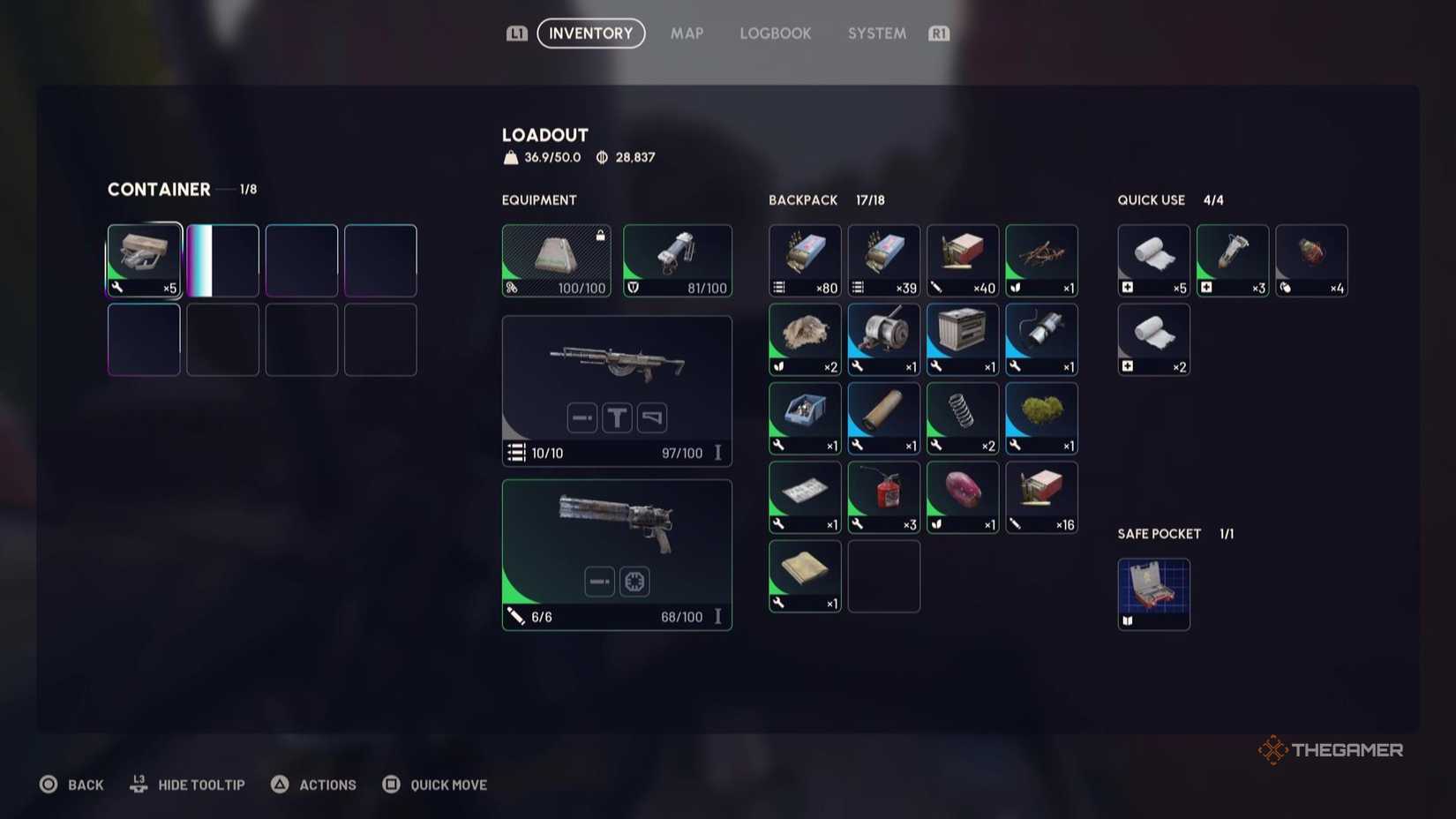Open the LOGBOOK tab
The image size is (1456, 819).
click(775, 34)
